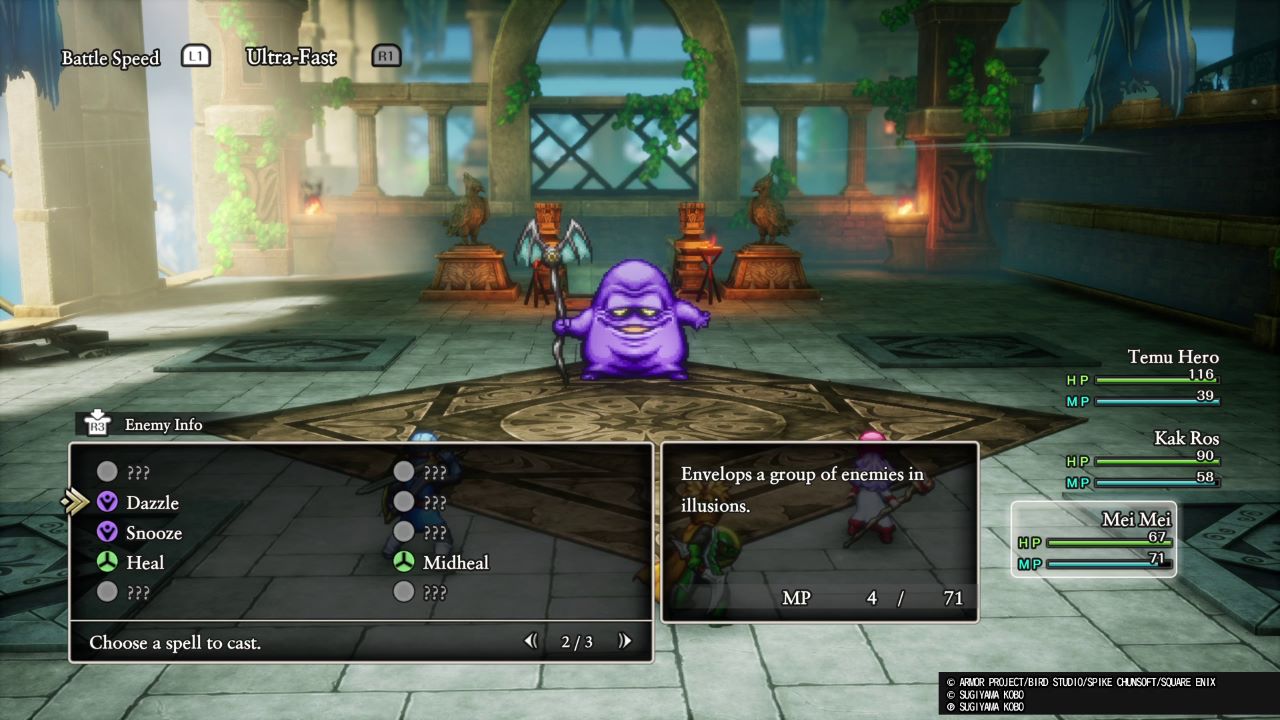1280x720 pixels.
Task: Select Mei Mei's party status panel
Action: (1094, 539)
